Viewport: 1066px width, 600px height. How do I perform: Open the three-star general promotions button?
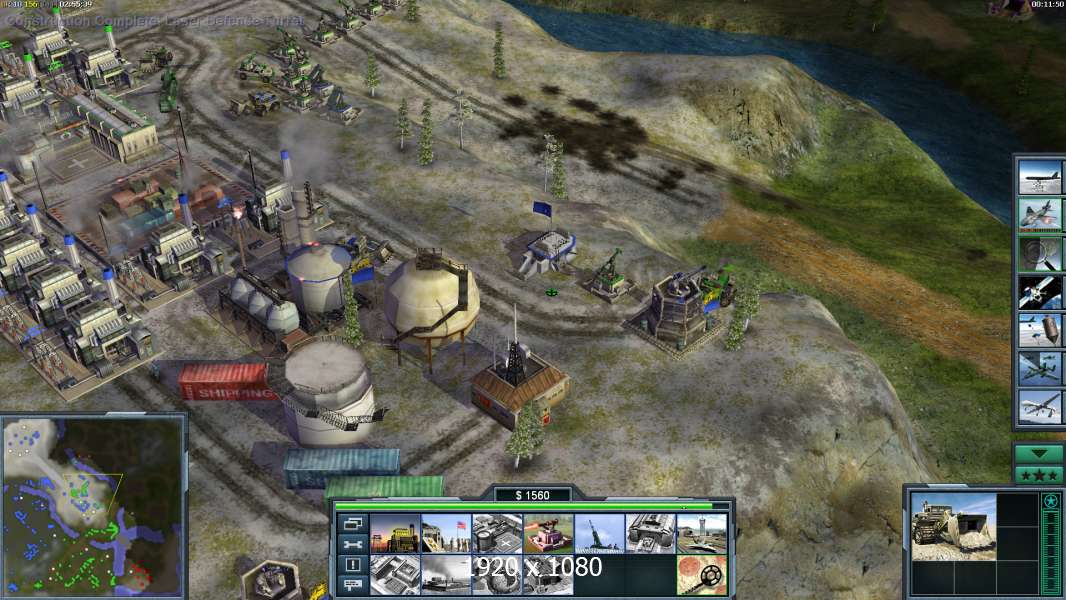[x=1039, y=475]
